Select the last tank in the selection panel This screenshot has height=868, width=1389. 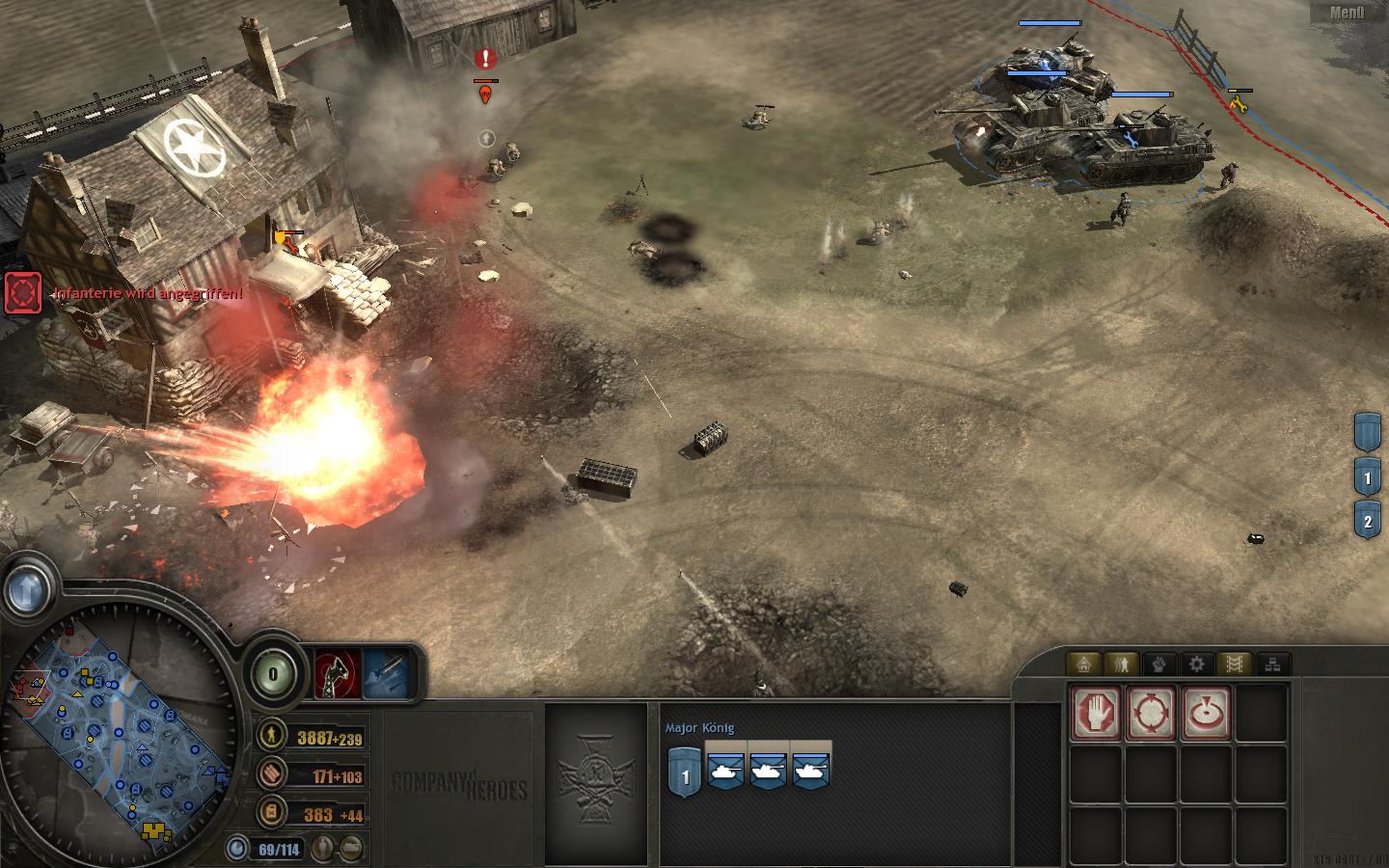[x=810, y=770]
